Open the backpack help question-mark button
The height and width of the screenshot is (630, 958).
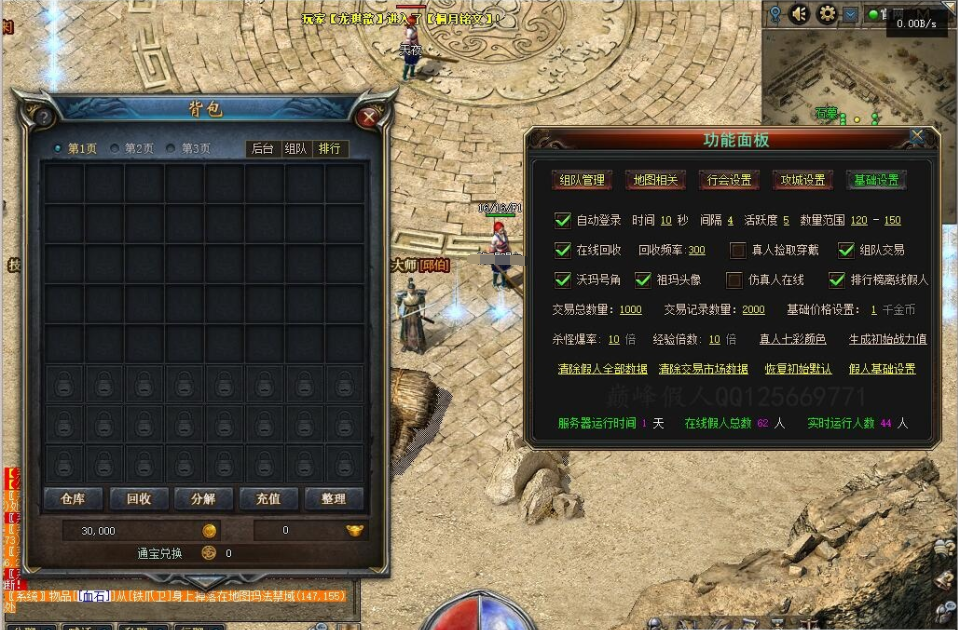tap(43, 117)
